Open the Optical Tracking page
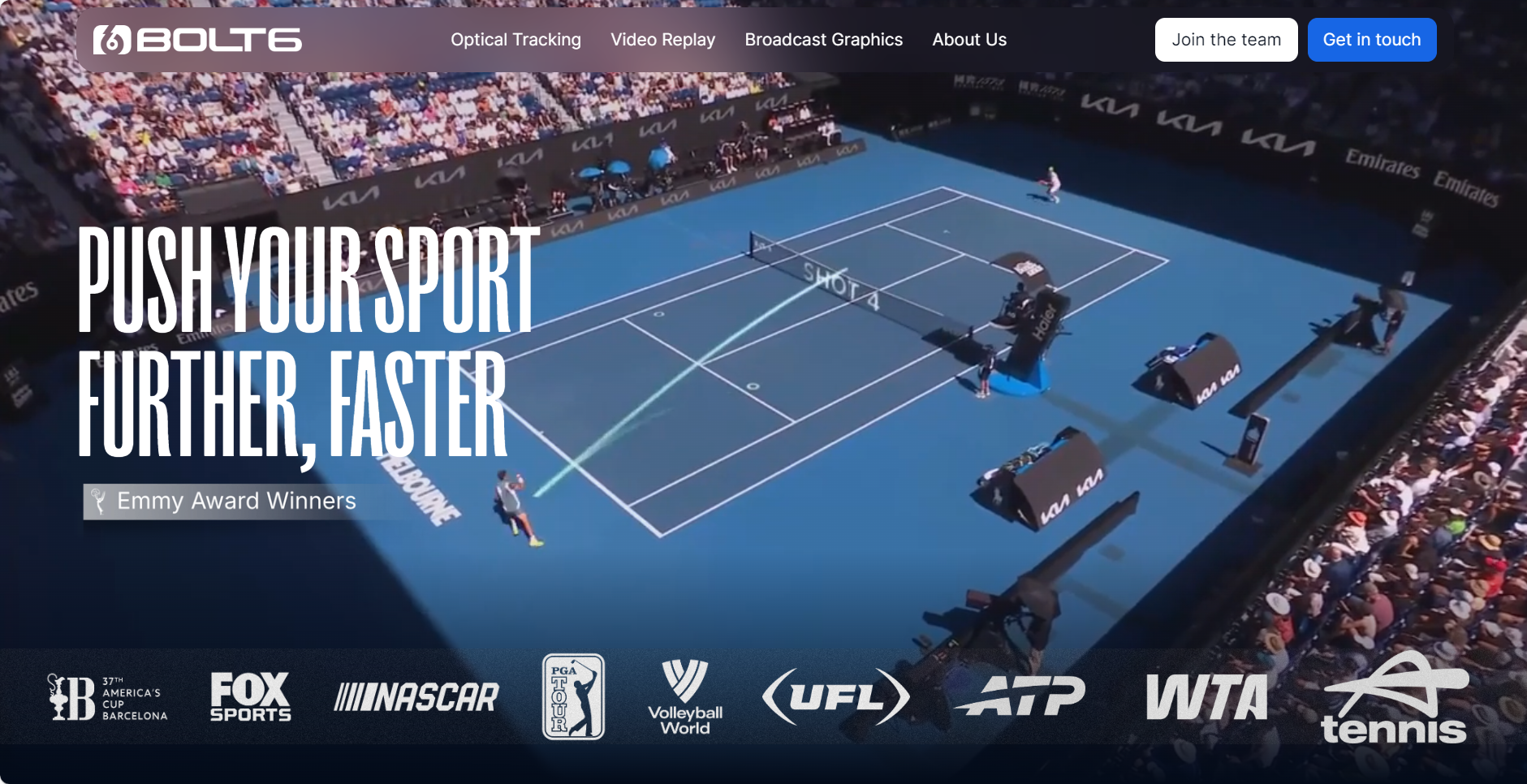 (515, 40)
